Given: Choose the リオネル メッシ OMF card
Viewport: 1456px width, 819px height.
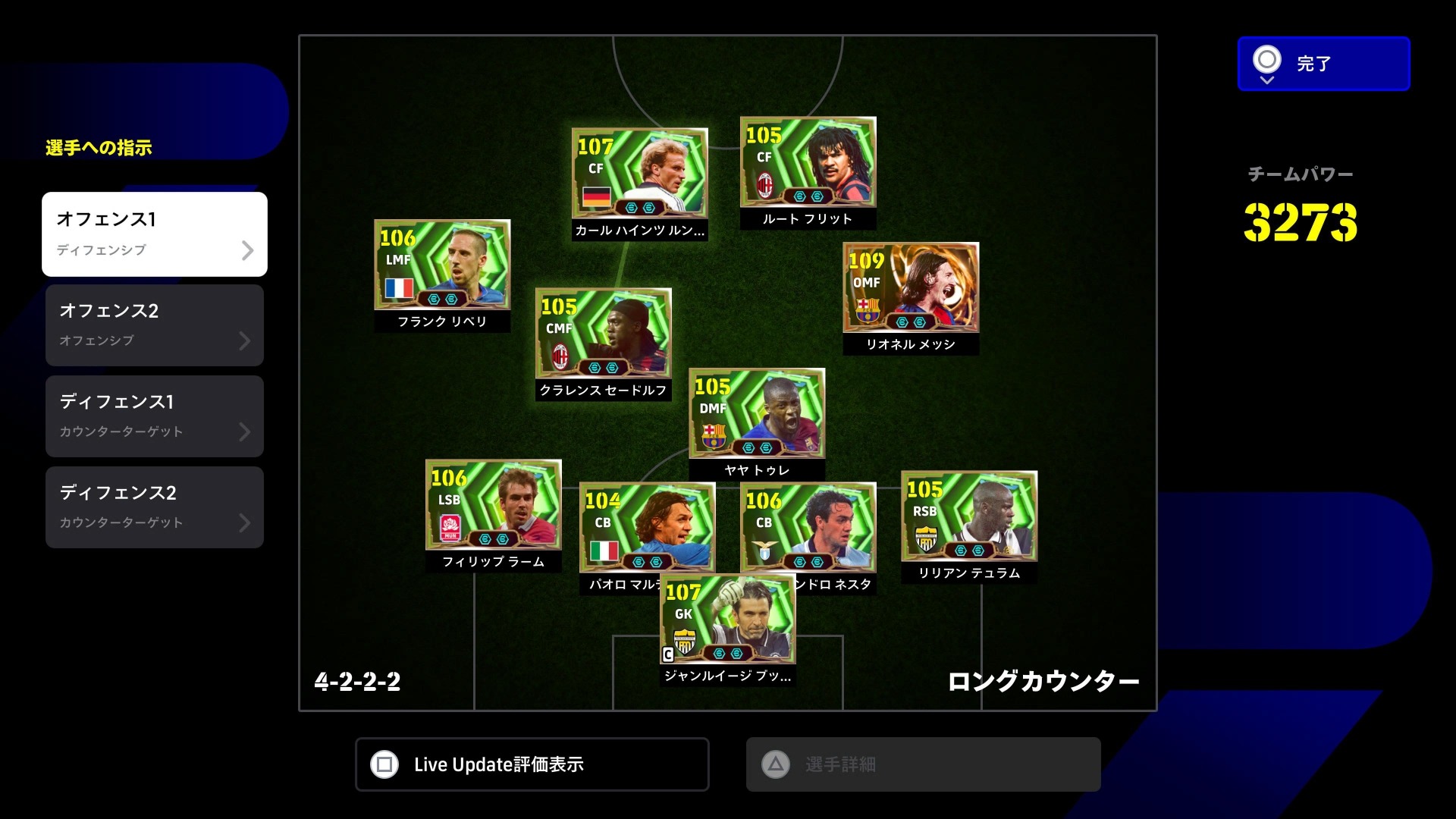Looking at the screenshot, I should click(x=911, y=288).
